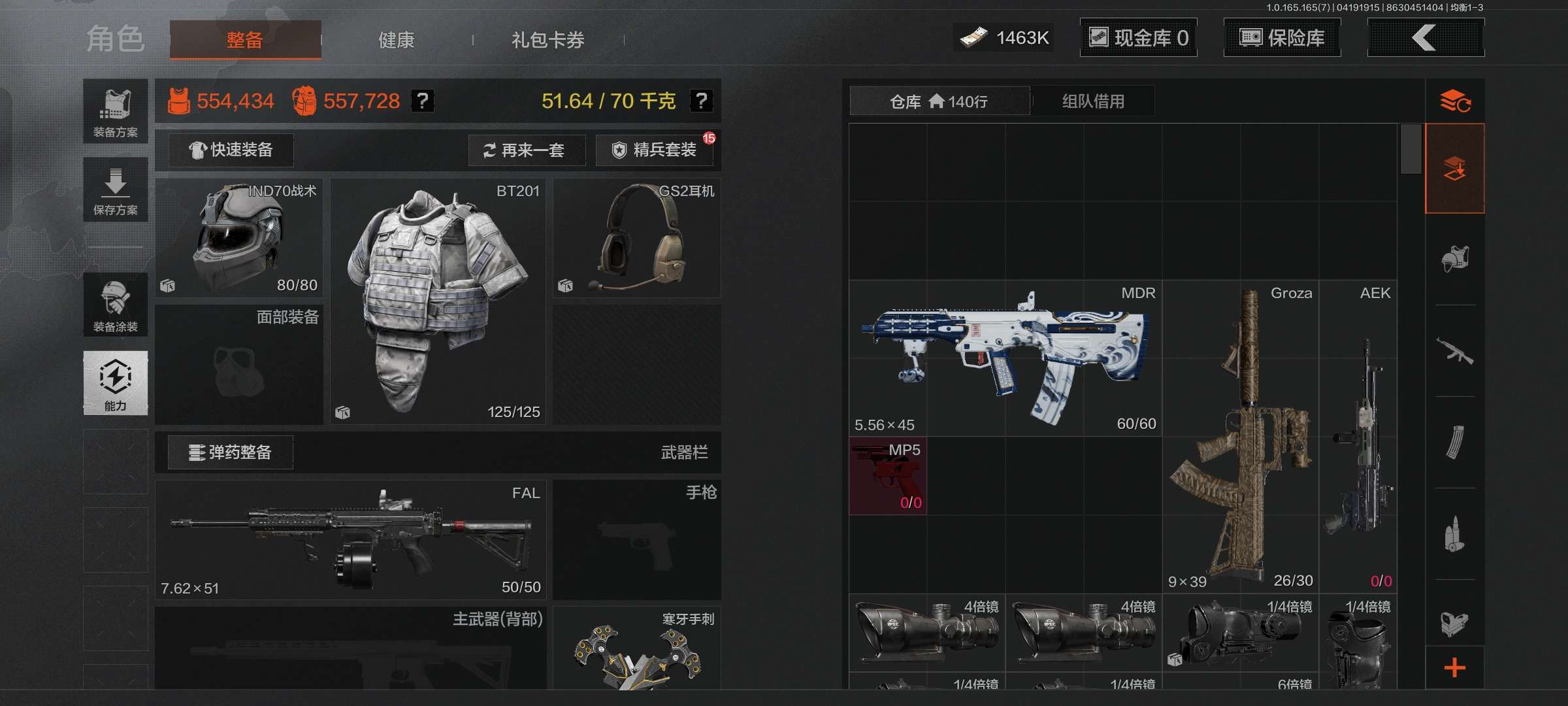The width and height of the screenshot is (1568, 706).
Task: Click the 保险库 (safe vault) icon button
Action: (x=1282, y=38)
